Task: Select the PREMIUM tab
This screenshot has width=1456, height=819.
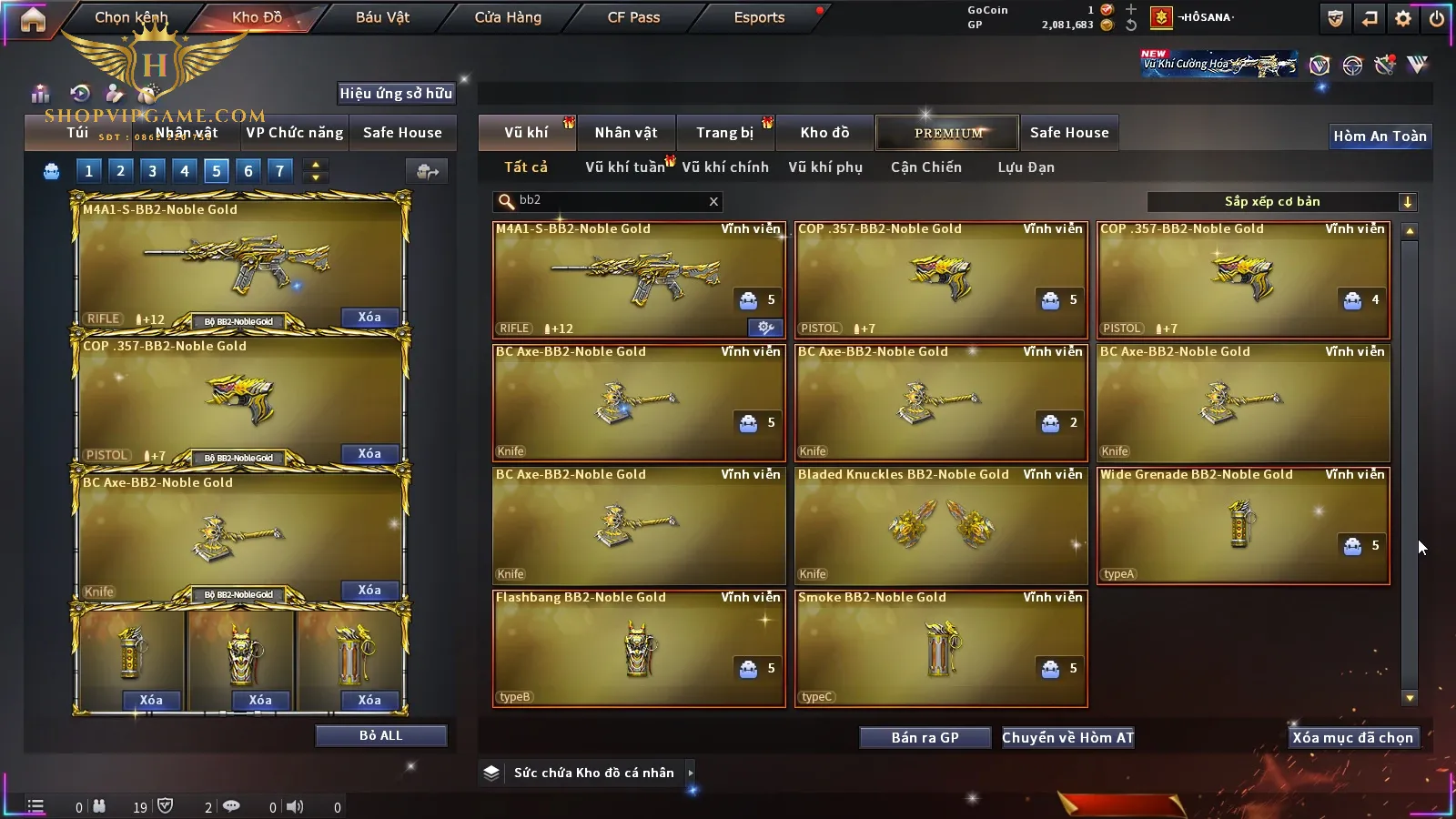Action: click(948, 133)
